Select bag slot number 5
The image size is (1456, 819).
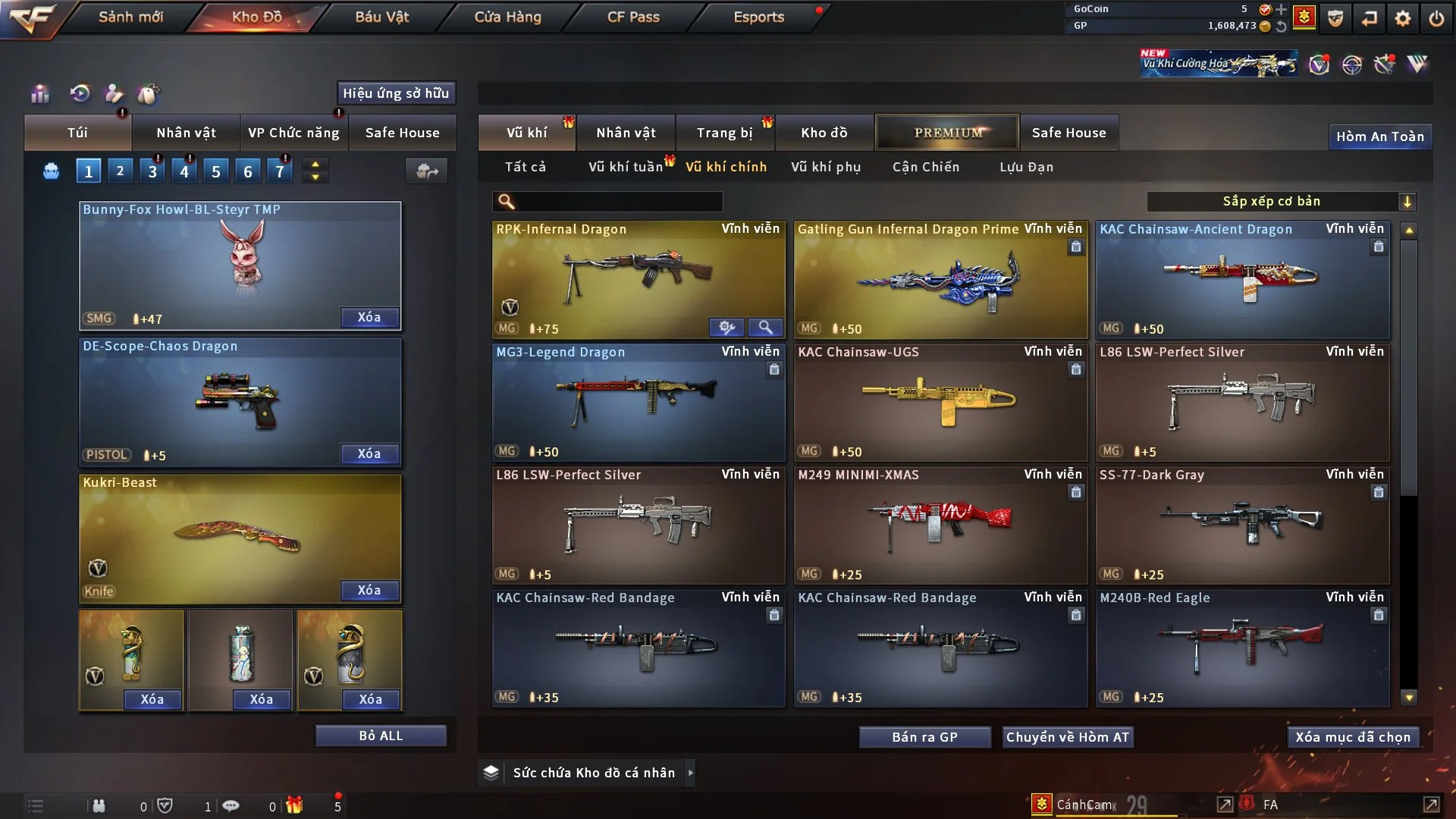click(216, 171)
